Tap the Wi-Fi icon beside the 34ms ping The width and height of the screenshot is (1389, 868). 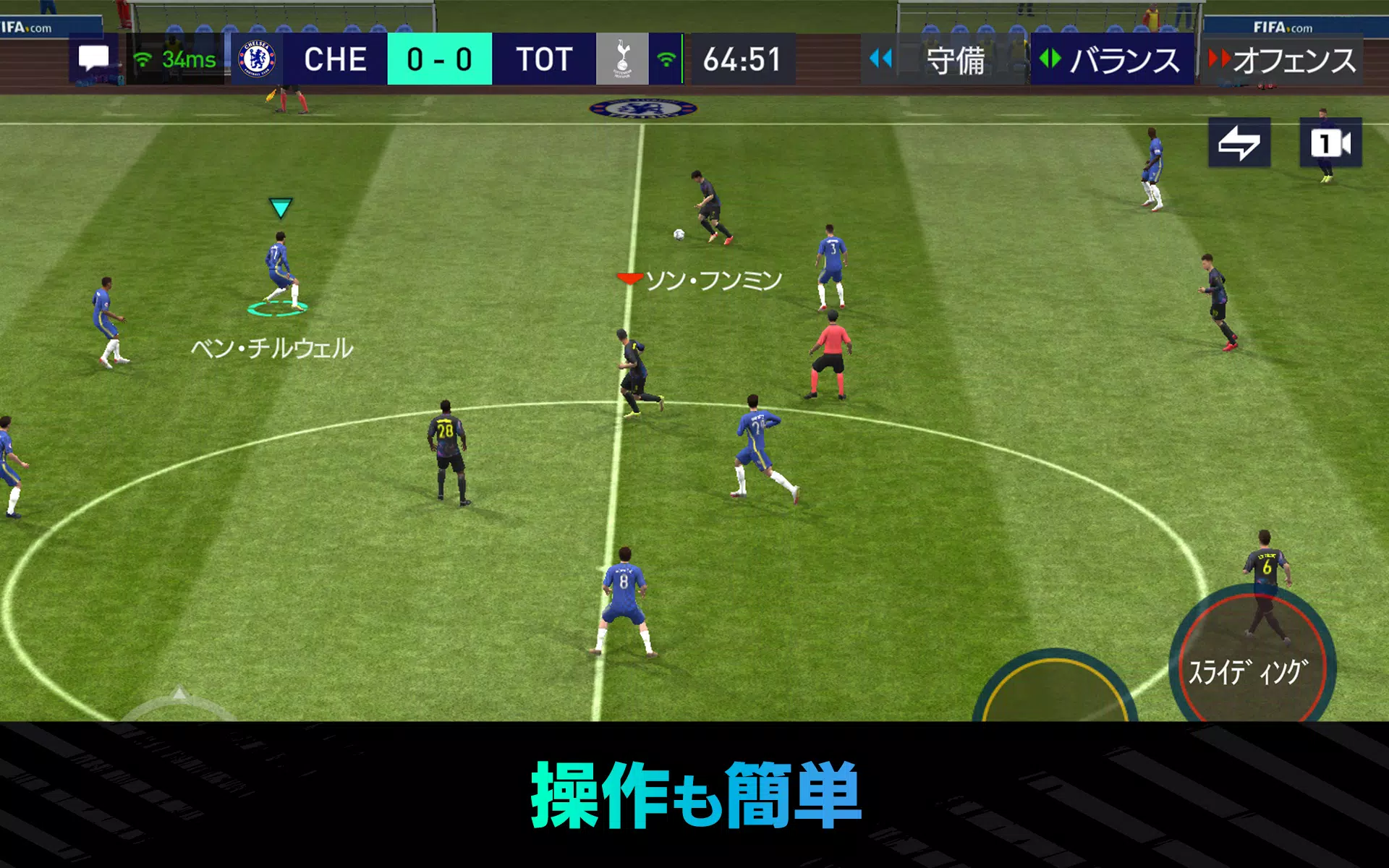coord(143,59)
